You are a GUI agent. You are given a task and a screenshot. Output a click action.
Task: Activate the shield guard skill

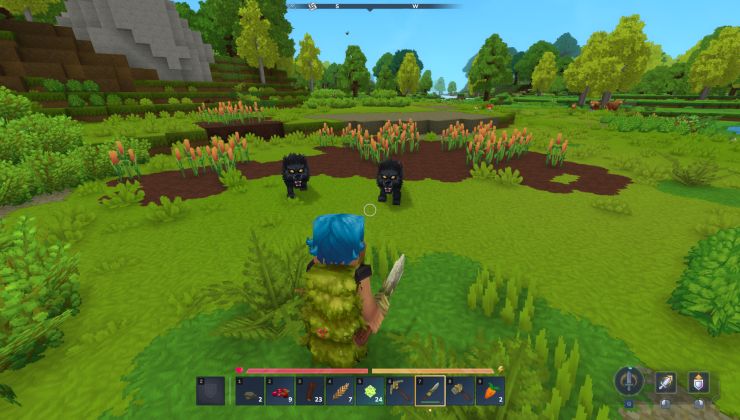click(x=698, y=382)
